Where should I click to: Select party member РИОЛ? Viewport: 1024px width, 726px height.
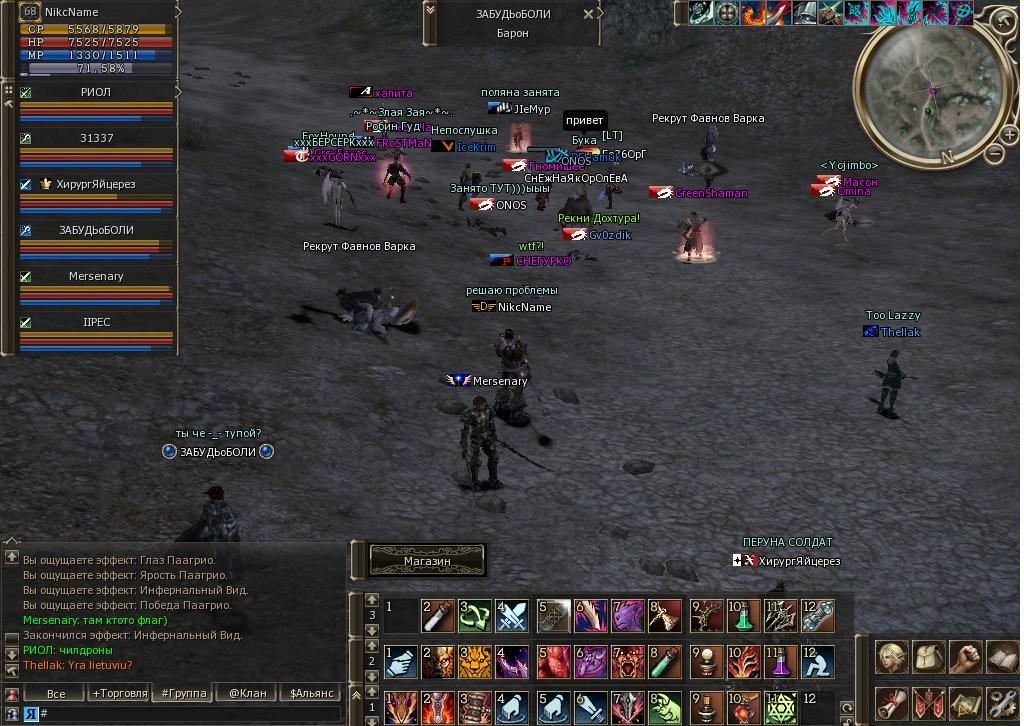point(96,92)
